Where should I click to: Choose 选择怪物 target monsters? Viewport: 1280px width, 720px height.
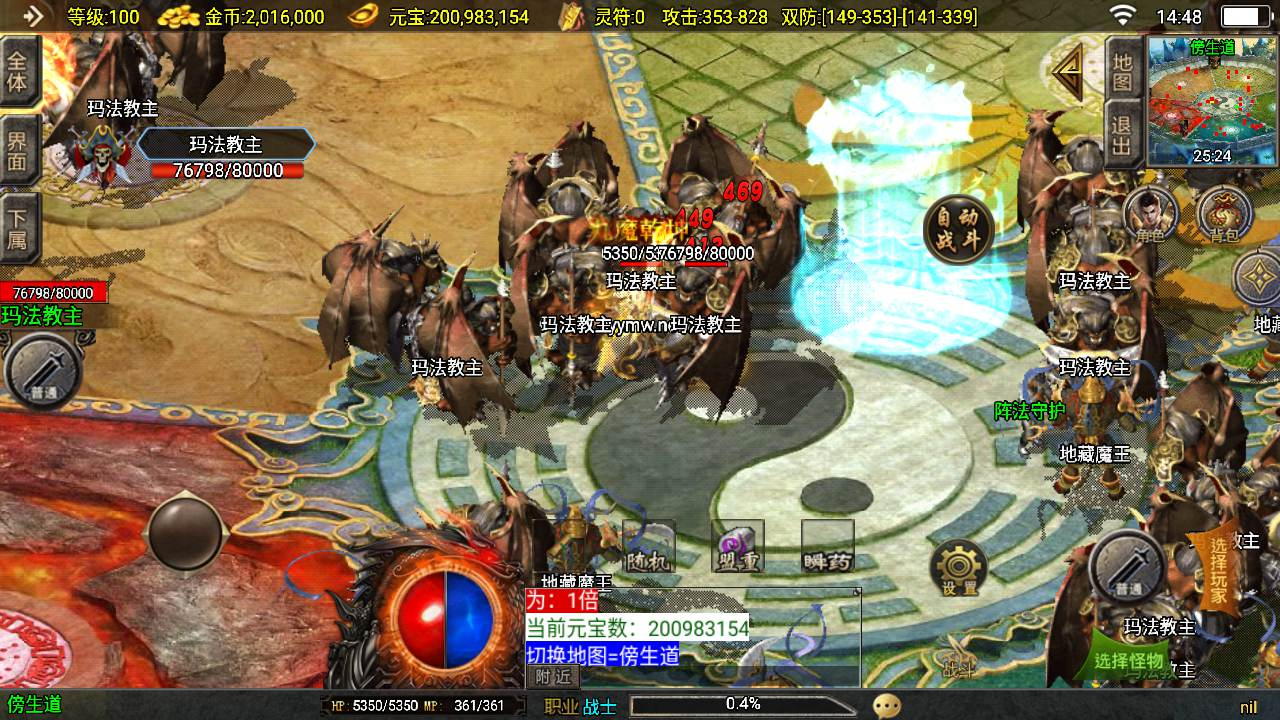click(1128, 660)
